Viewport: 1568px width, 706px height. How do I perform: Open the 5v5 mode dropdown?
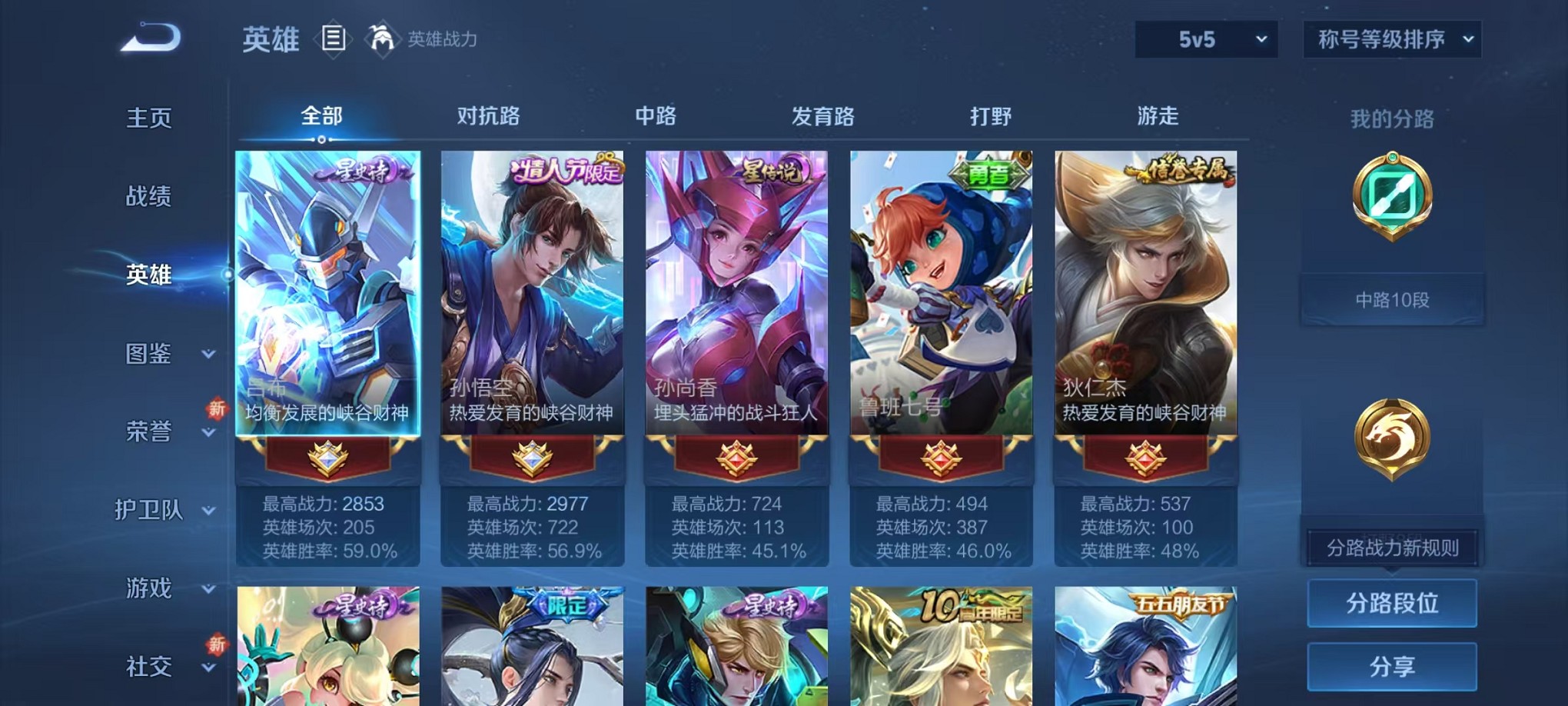[x=1204, y=37]
